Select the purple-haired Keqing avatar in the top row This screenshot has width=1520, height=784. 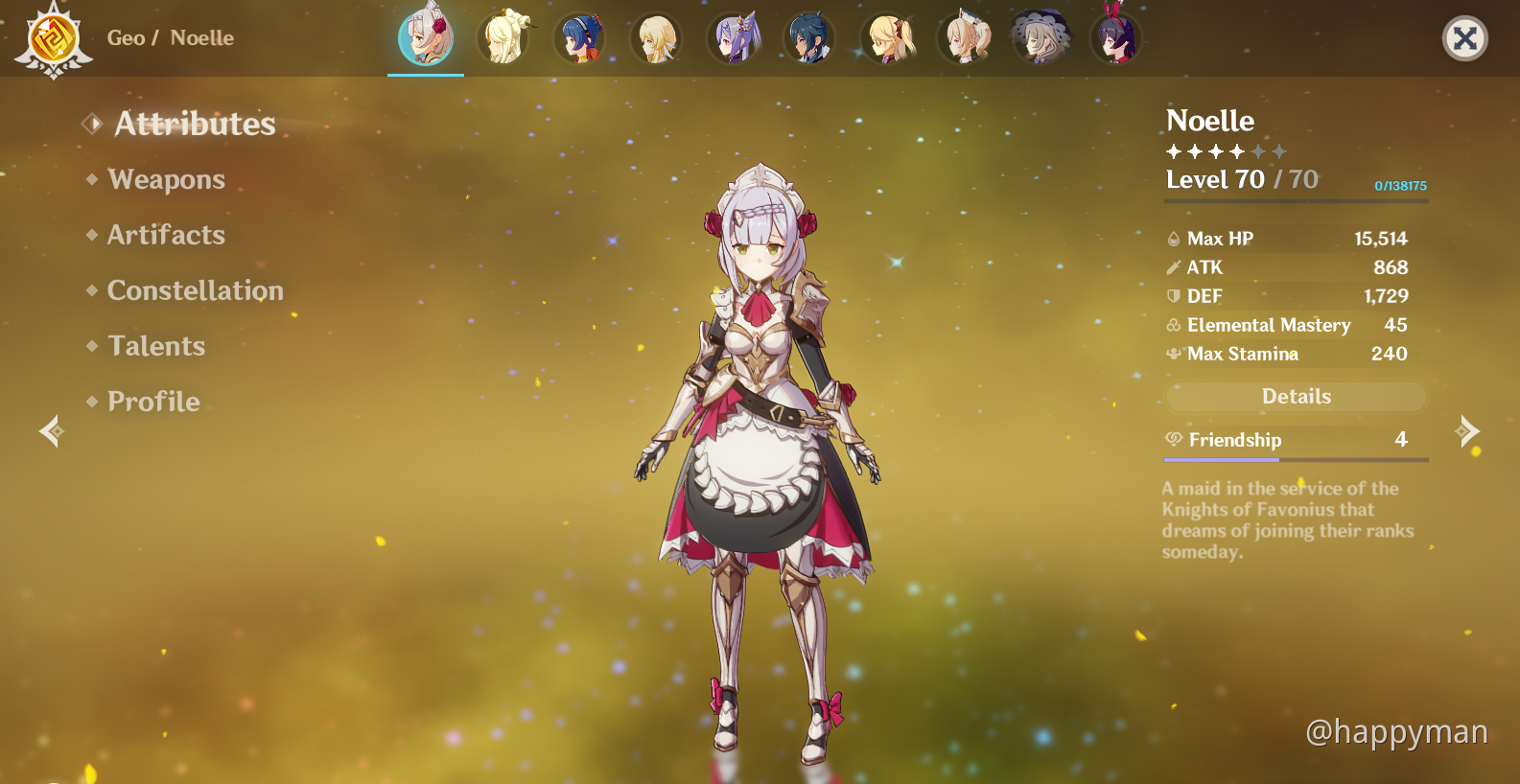click(734, 38)
